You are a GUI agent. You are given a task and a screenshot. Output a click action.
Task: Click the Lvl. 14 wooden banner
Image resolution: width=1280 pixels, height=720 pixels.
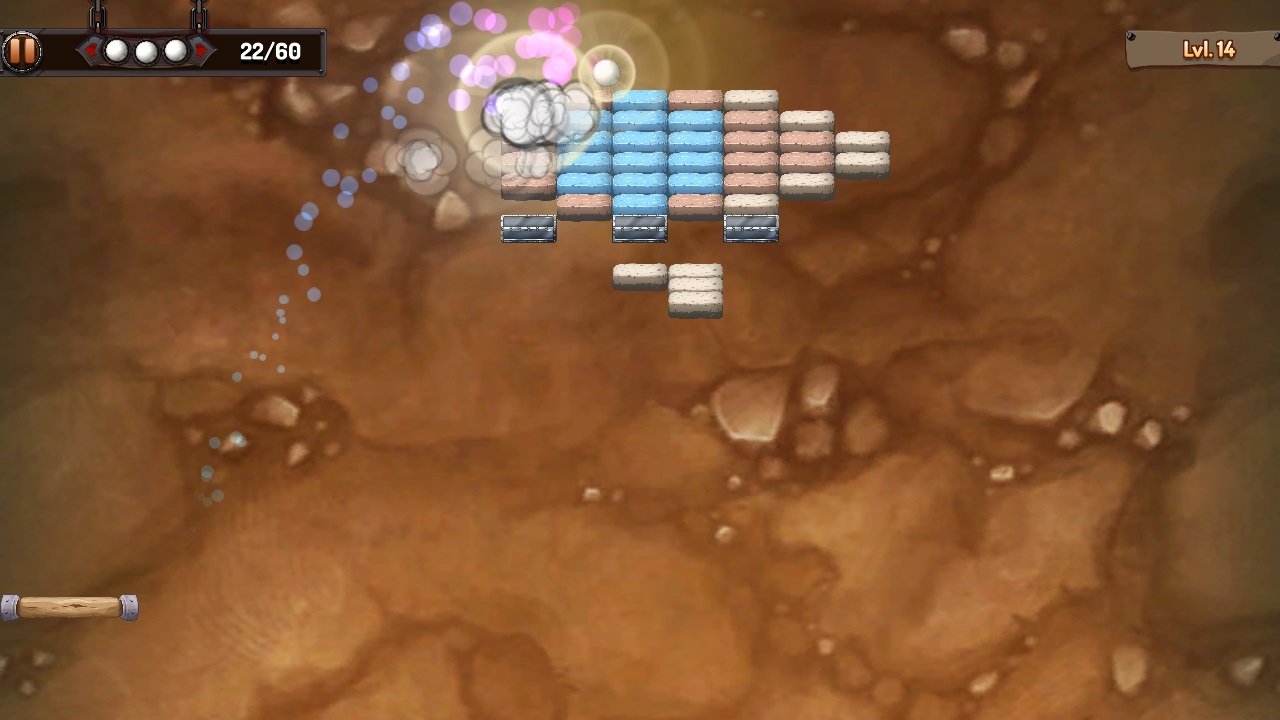coord(1207,48)
